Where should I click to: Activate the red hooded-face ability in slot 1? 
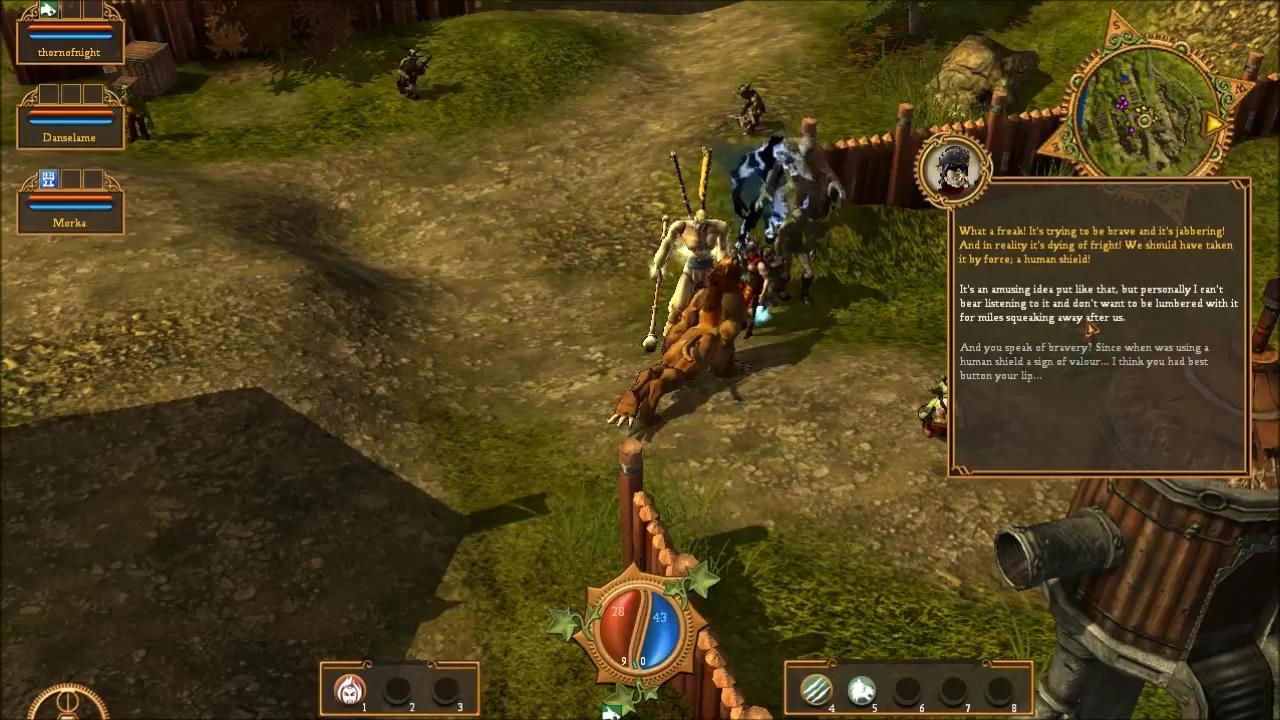coord(349,689)
